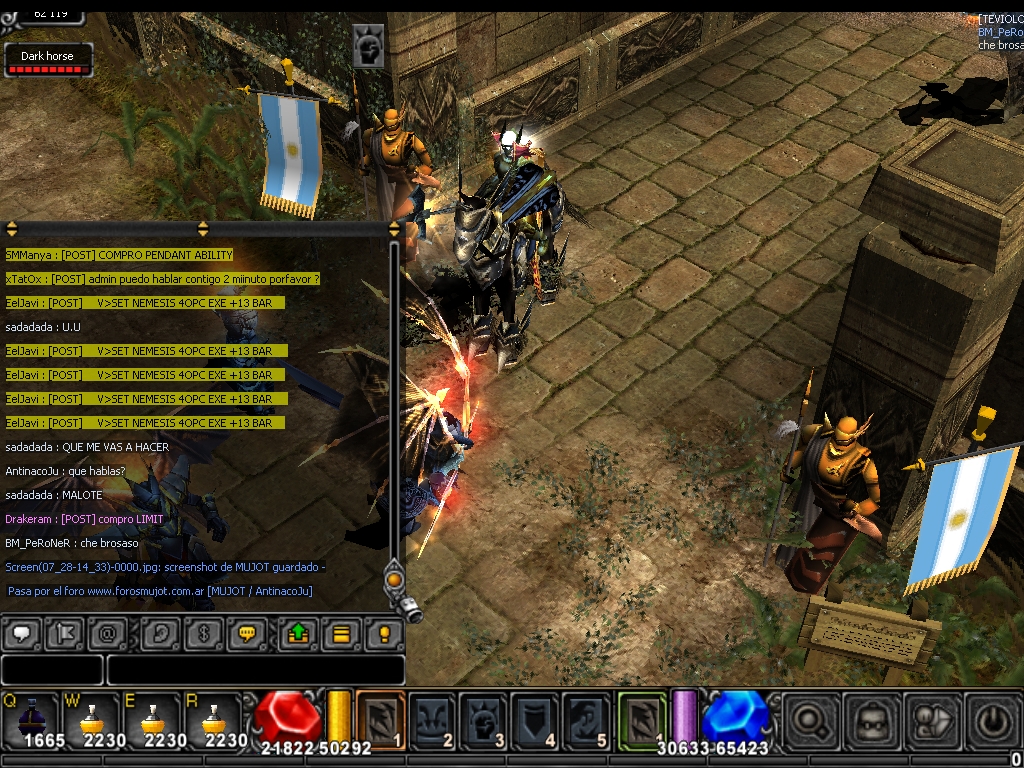
Task: Toggle the party chat flag button
Action: (63, 634)
